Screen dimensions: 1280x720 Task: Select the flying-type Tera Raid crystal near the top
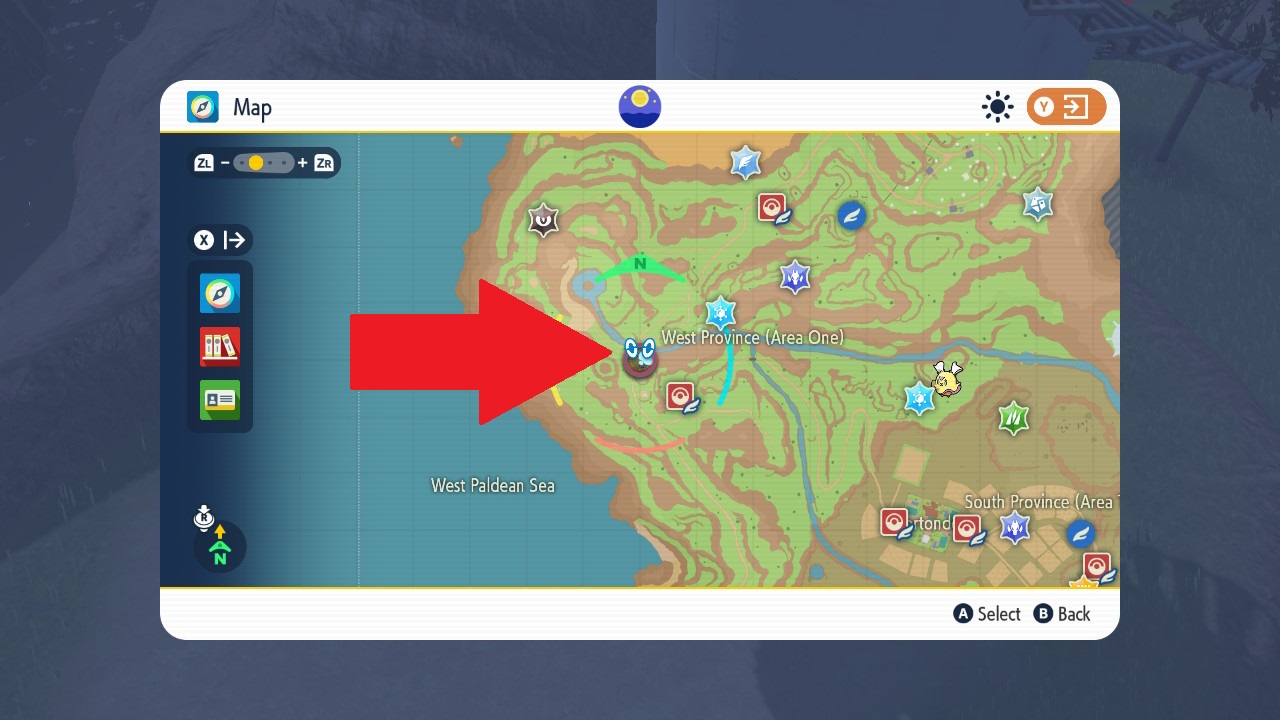coord(745,161)
